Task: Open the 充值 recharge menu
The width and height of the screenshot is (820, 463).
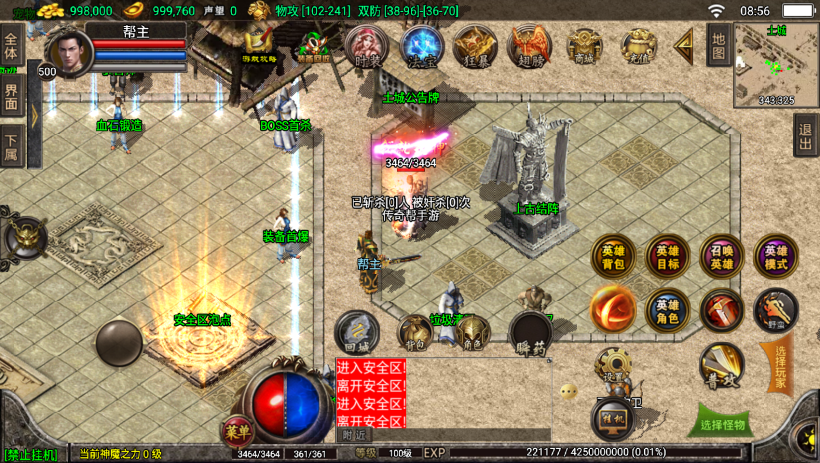Action: tap(638, 46)
